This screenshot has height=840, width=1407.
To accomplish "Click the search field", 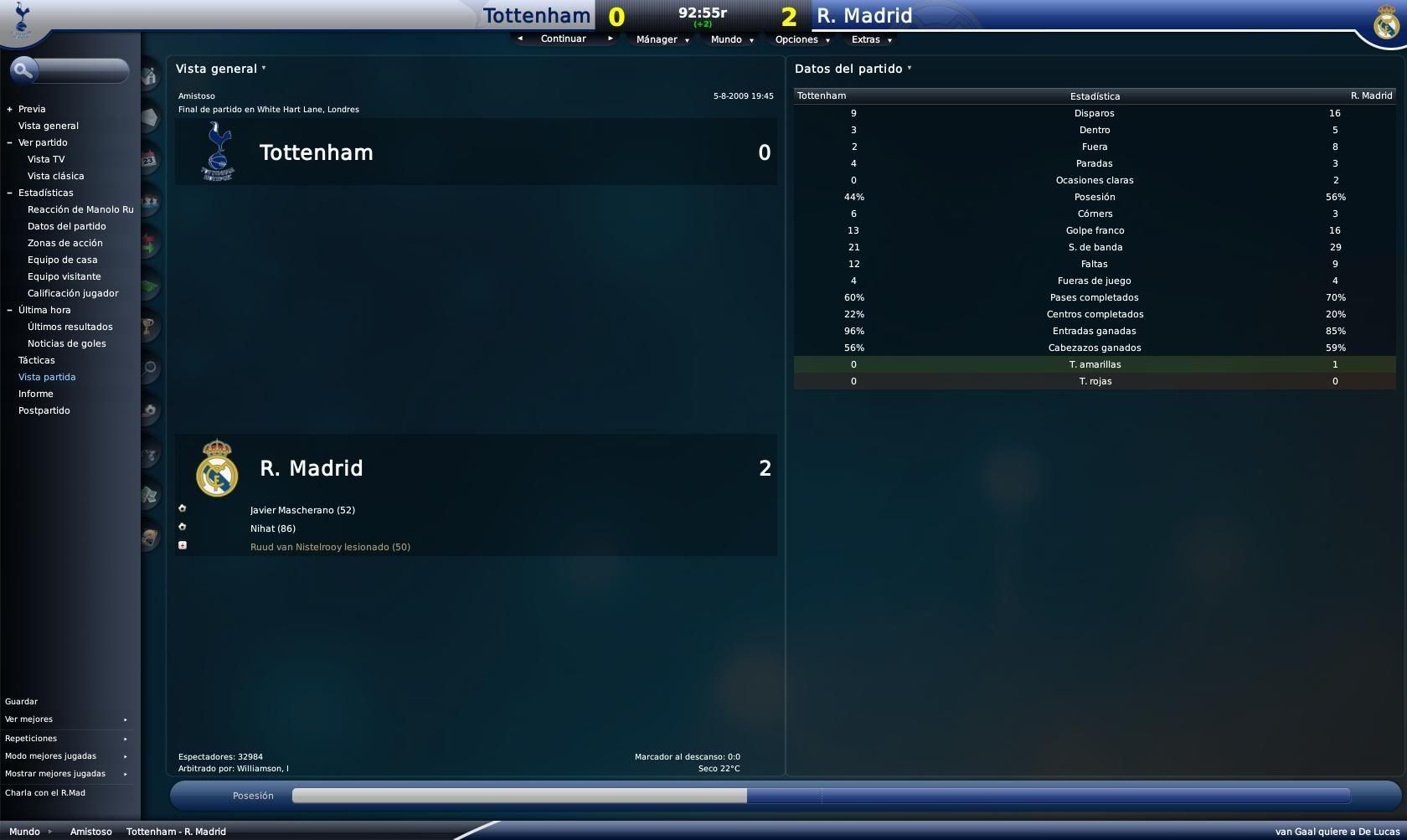I will [81, 70].
